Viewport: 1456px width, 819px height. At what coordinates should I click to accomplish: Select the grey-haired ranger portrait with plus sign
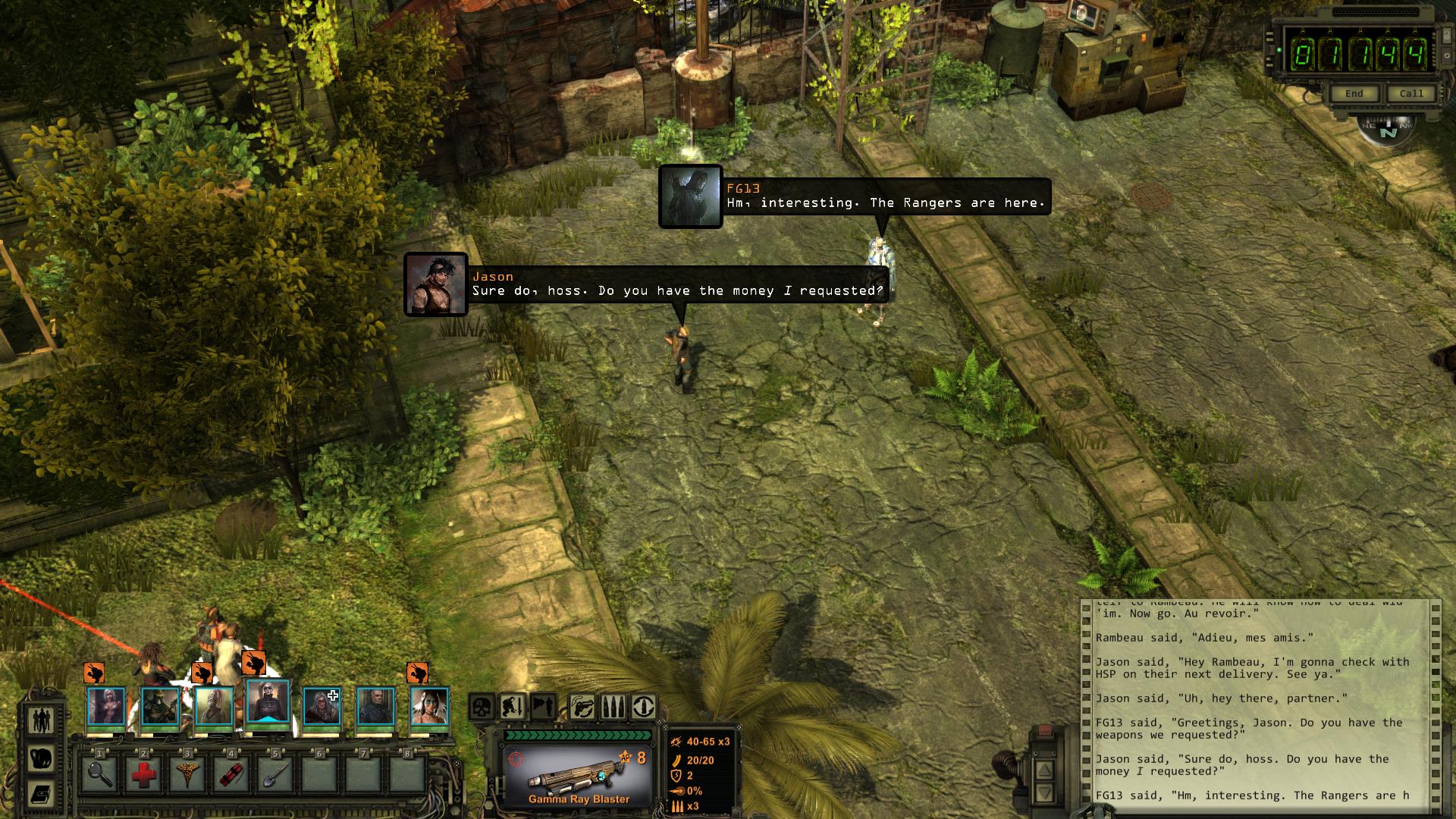(322, 706)
